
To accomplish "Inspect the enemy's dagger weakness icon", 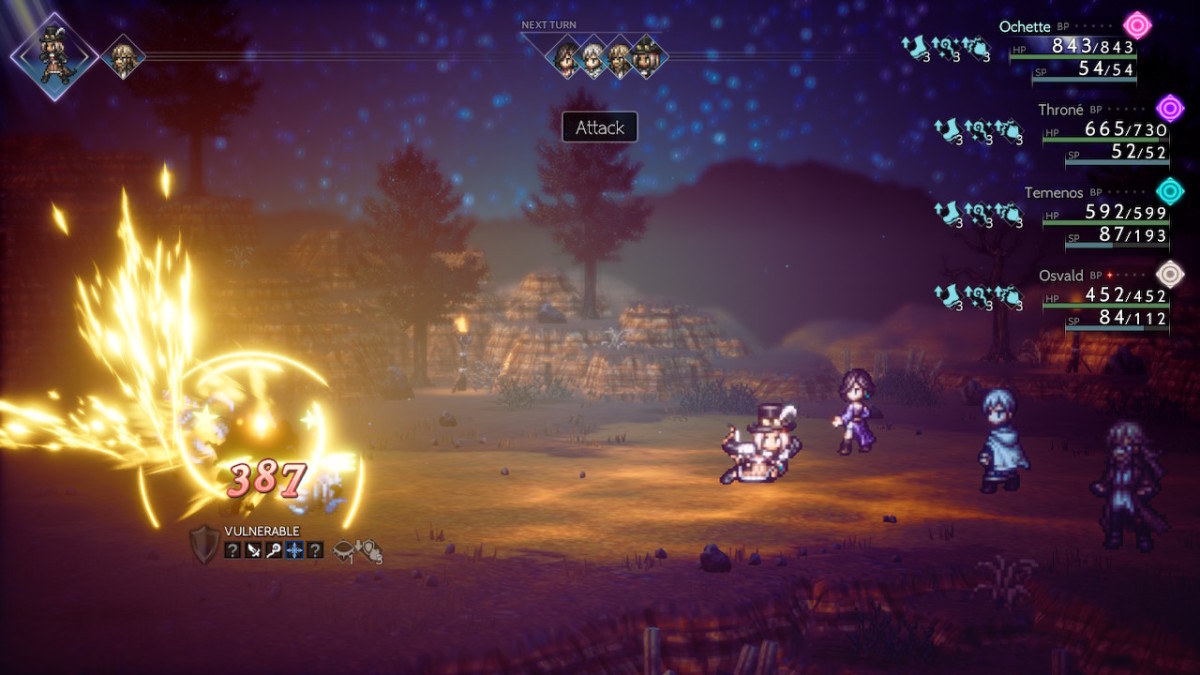I will pos(253,549).
